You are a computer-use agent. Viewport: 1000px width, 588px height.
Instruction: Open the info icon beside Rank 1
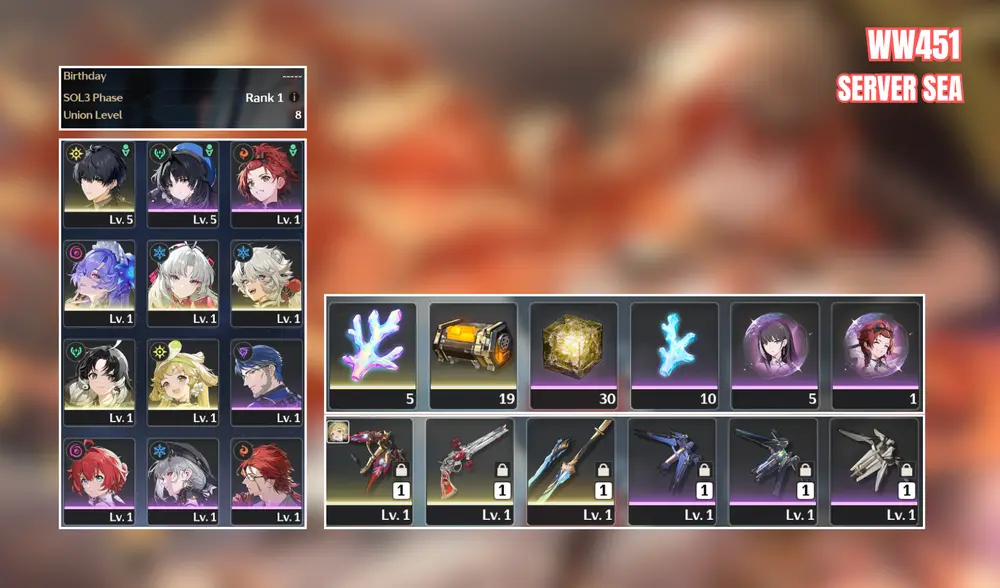click(x=294, y=98)
